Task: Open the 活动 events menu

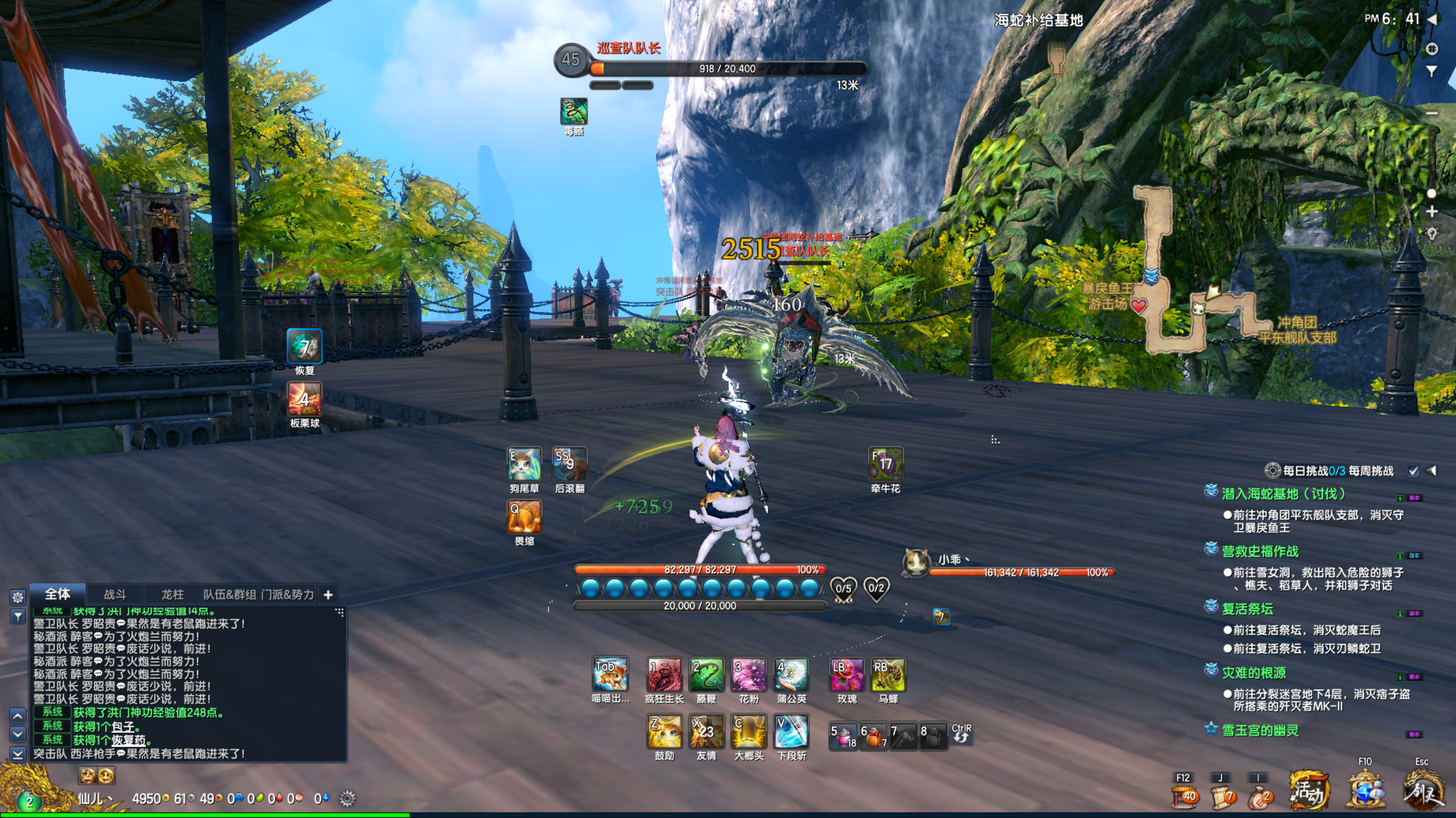Action: (1309, 790)
